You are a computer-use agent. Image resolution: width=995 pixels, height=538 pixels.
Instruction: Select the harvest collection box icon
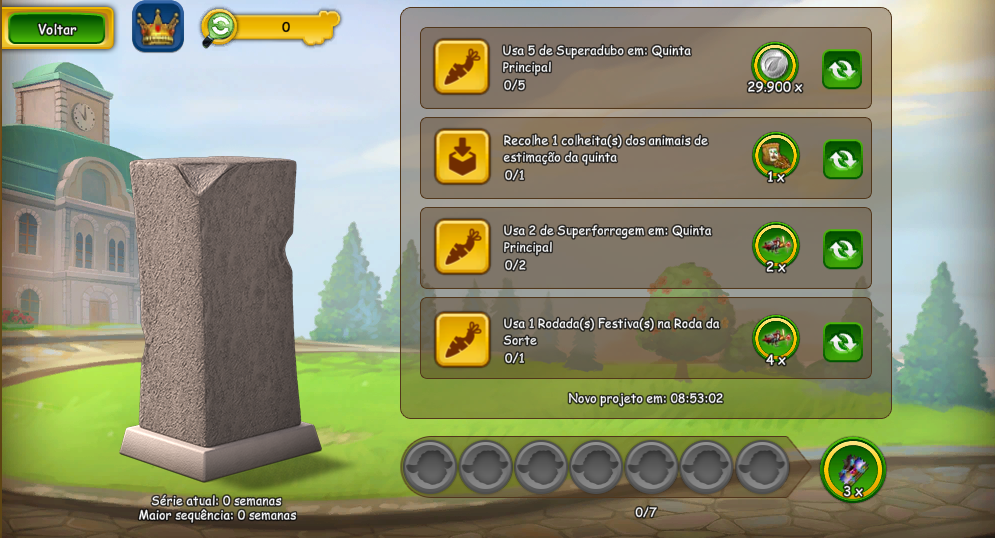[x=462, y=157]
